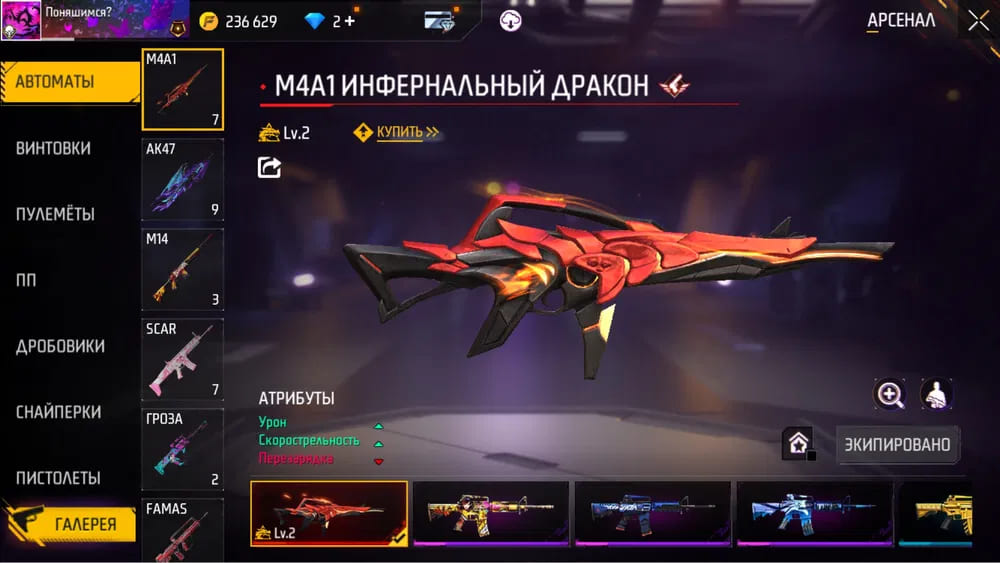Pick the Гроза weapon entry
1000x563 pixels.
click(x=182, y=449)
